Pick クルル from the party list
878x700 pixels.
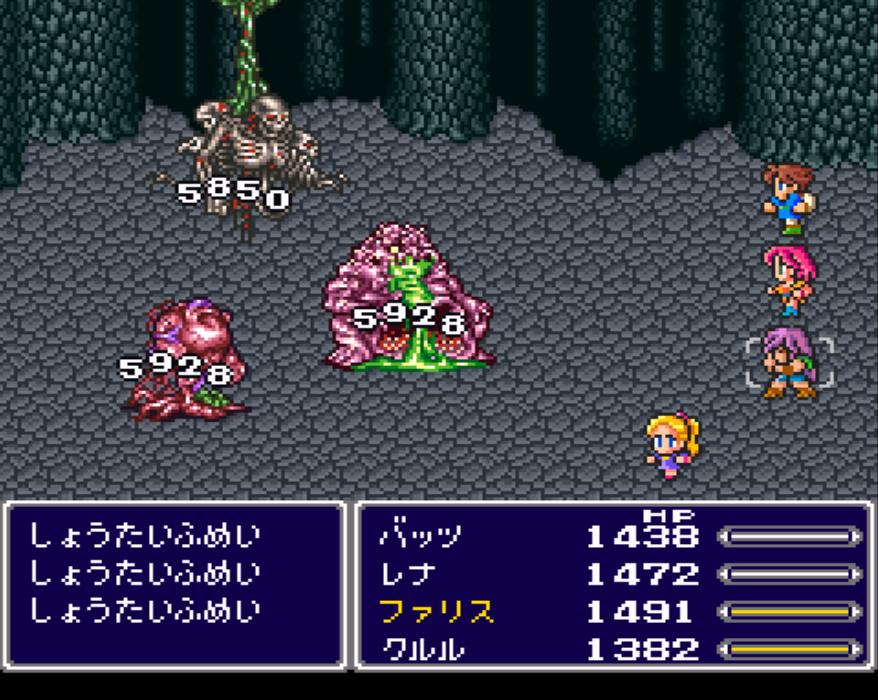point(420,649)
